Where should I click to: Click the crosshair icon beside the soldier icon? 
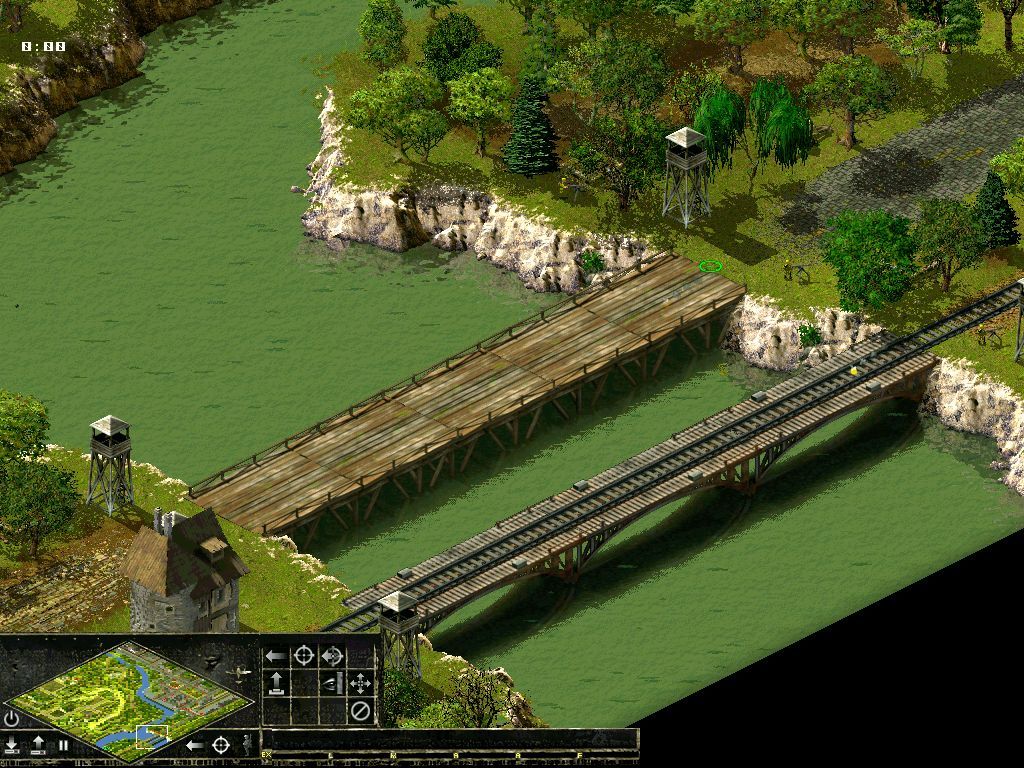point(222,744)
